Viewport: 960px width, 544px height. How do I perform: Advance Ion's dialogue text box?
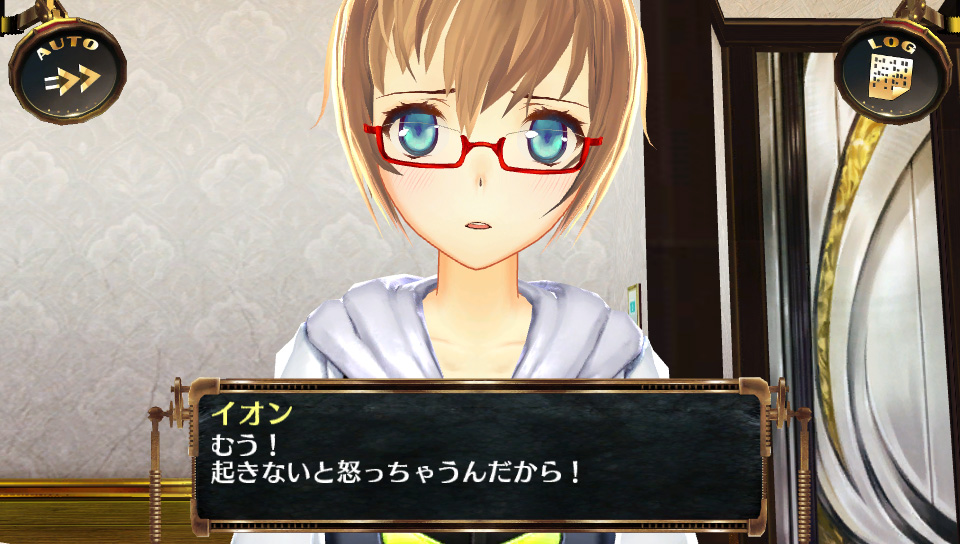480,455
